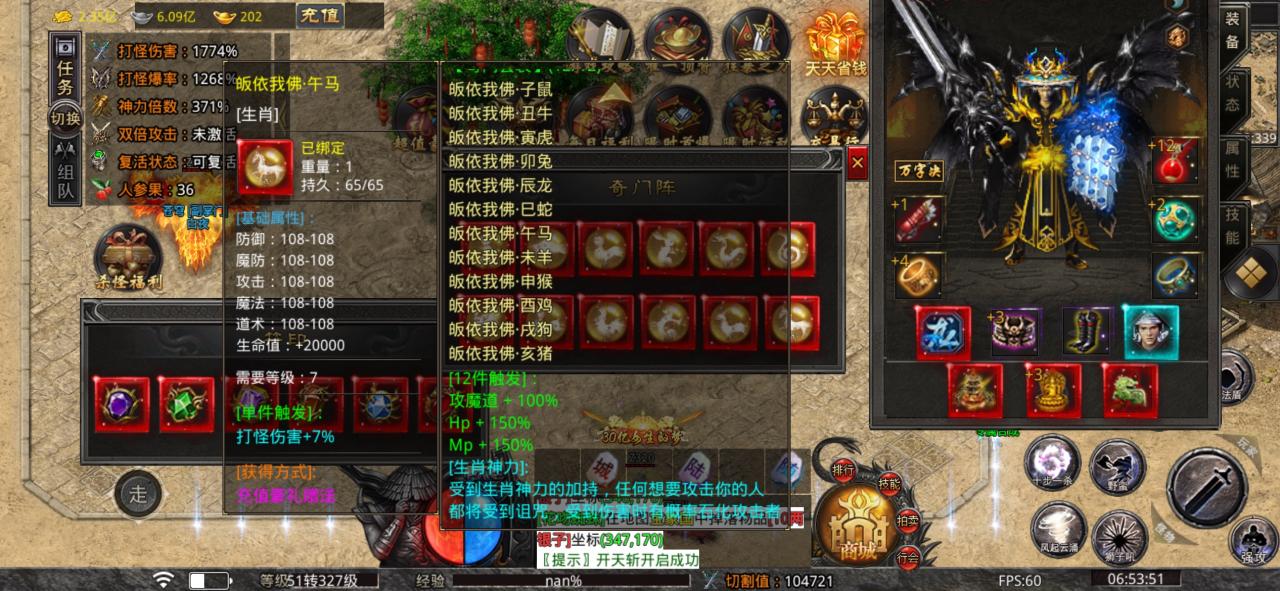Close the 奇门阵 panel with red X
Image resolution: width=1280 pixels, height=591 pixels.
click(857, 164)
